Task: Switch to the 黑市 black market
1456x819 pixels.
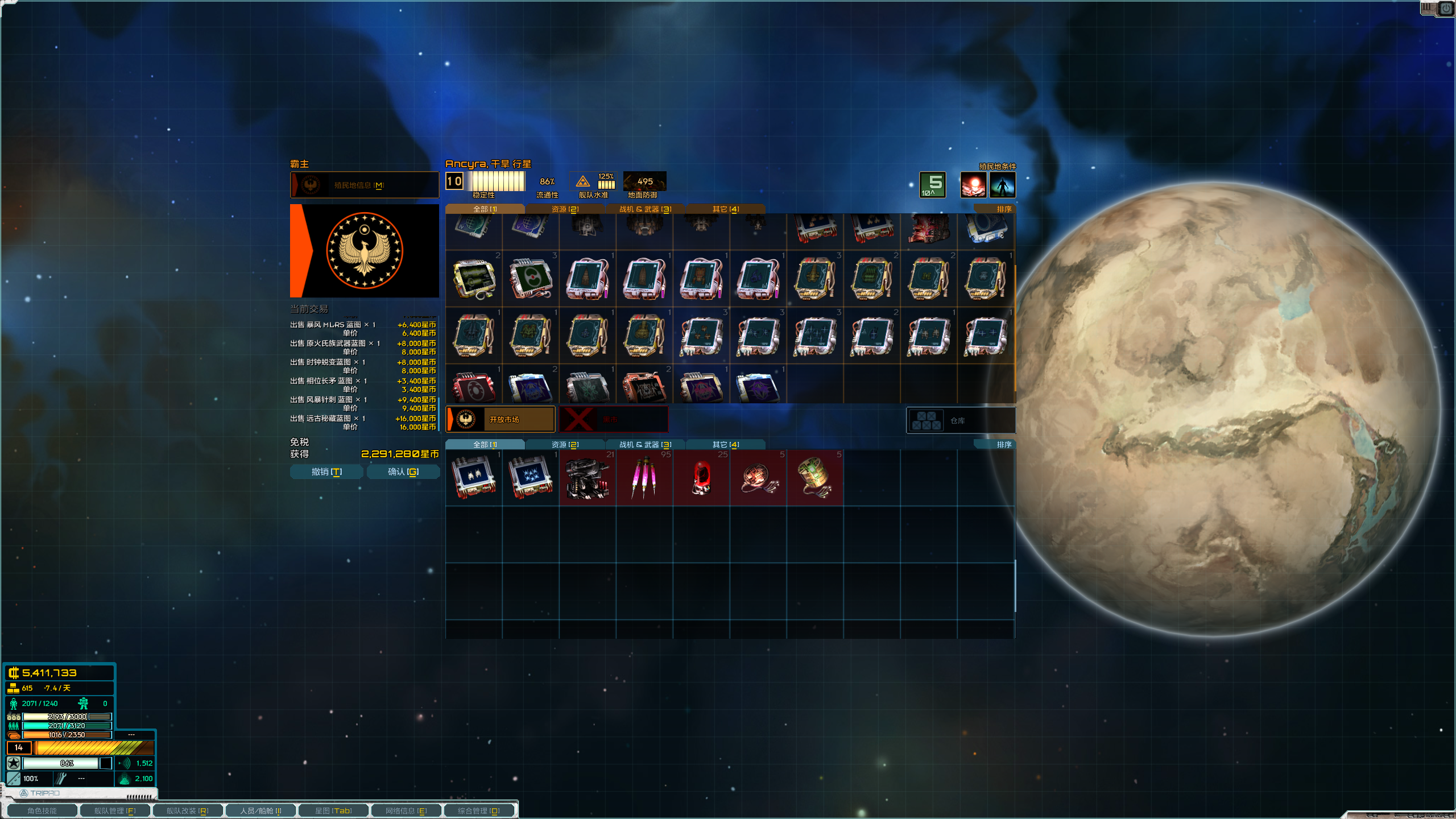Action: pos(613,420)
